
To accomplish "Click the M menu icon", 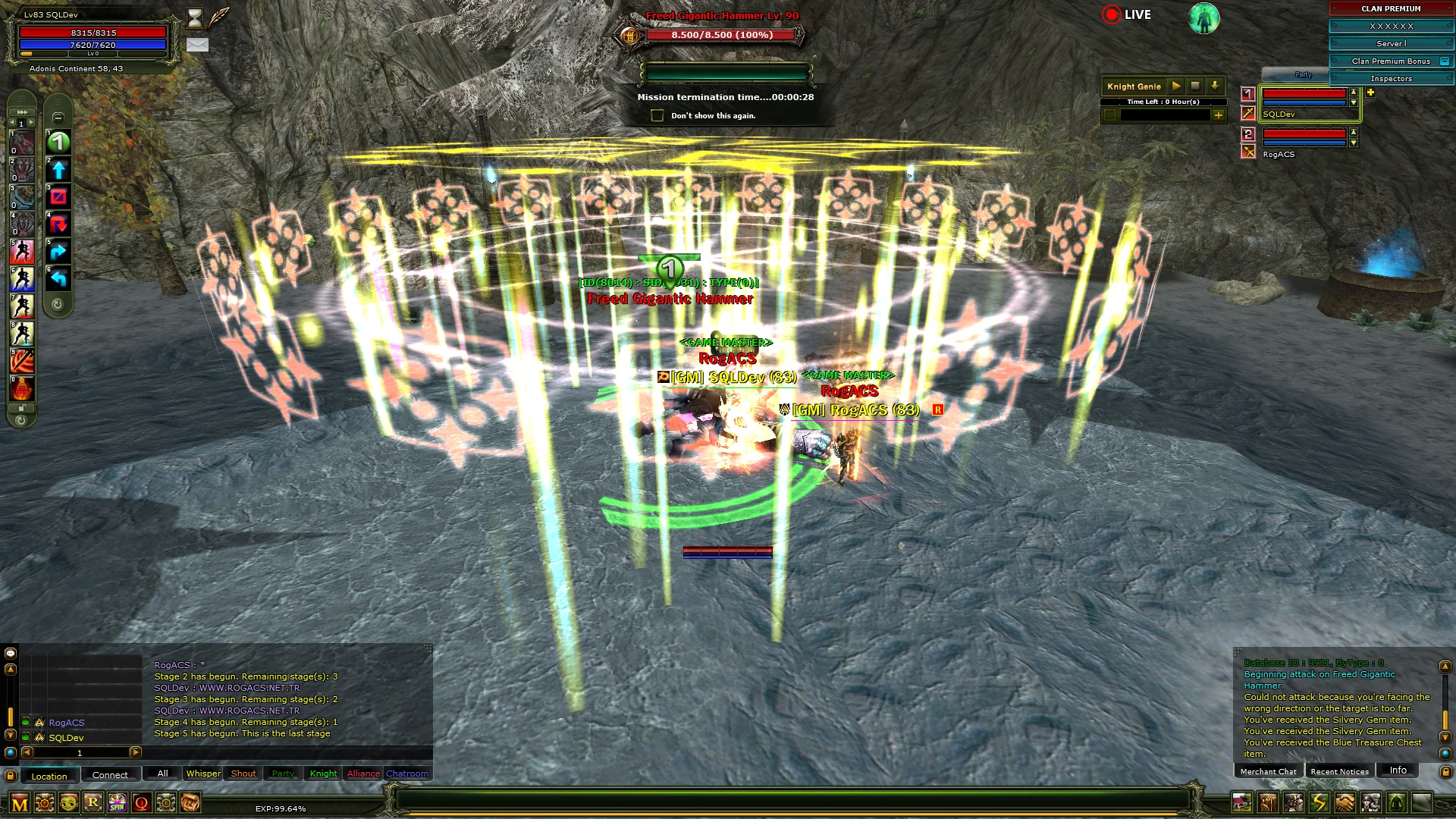I will point(20,803).
